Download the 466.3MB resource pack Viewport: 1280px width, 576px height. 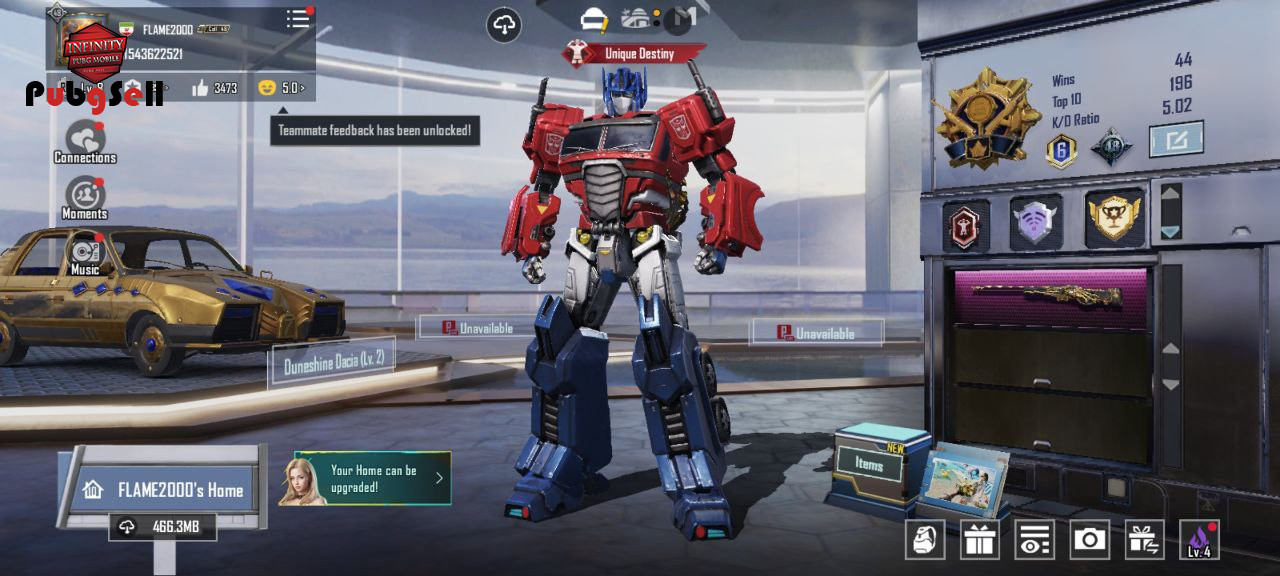(163, 527)
